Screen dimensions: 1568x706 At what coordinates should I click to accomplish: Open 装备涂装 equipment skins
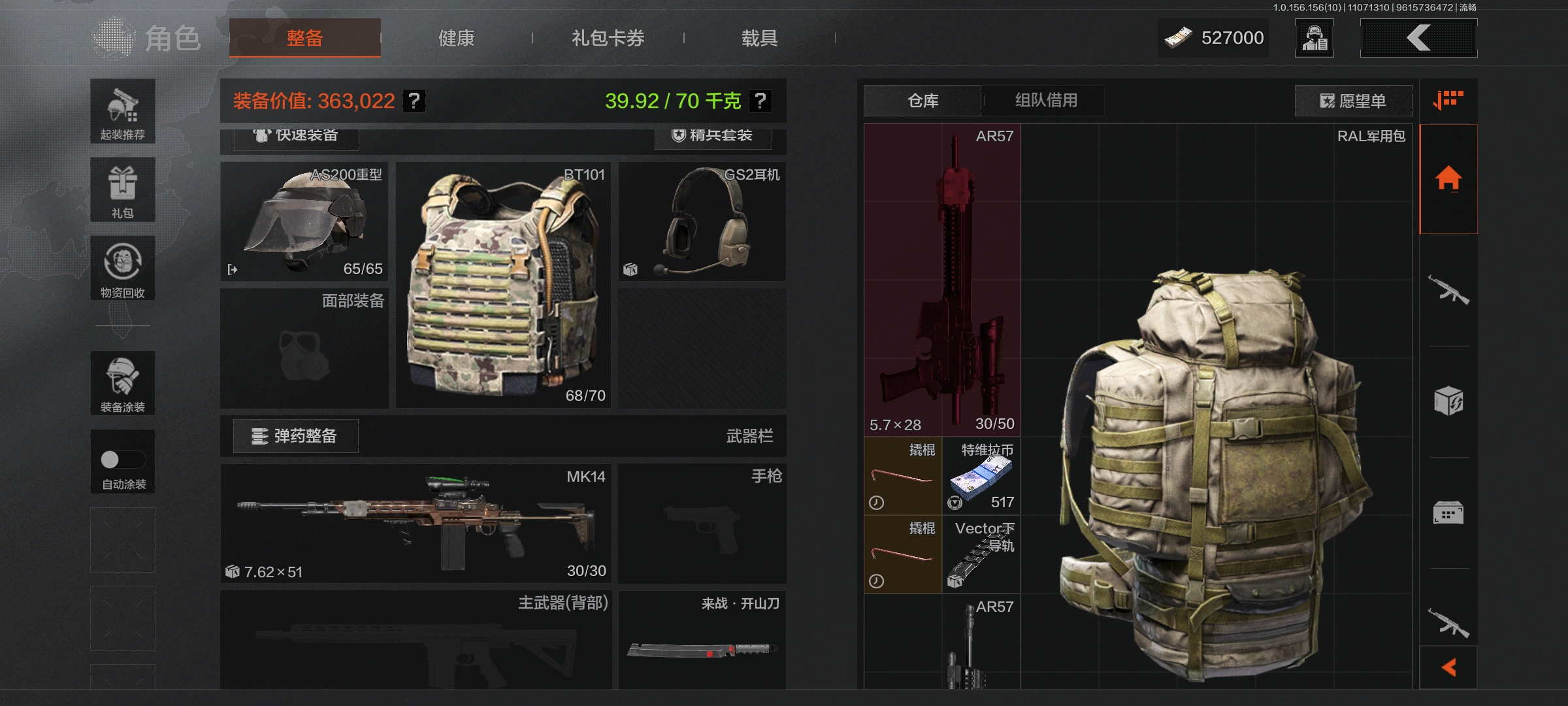123,383
